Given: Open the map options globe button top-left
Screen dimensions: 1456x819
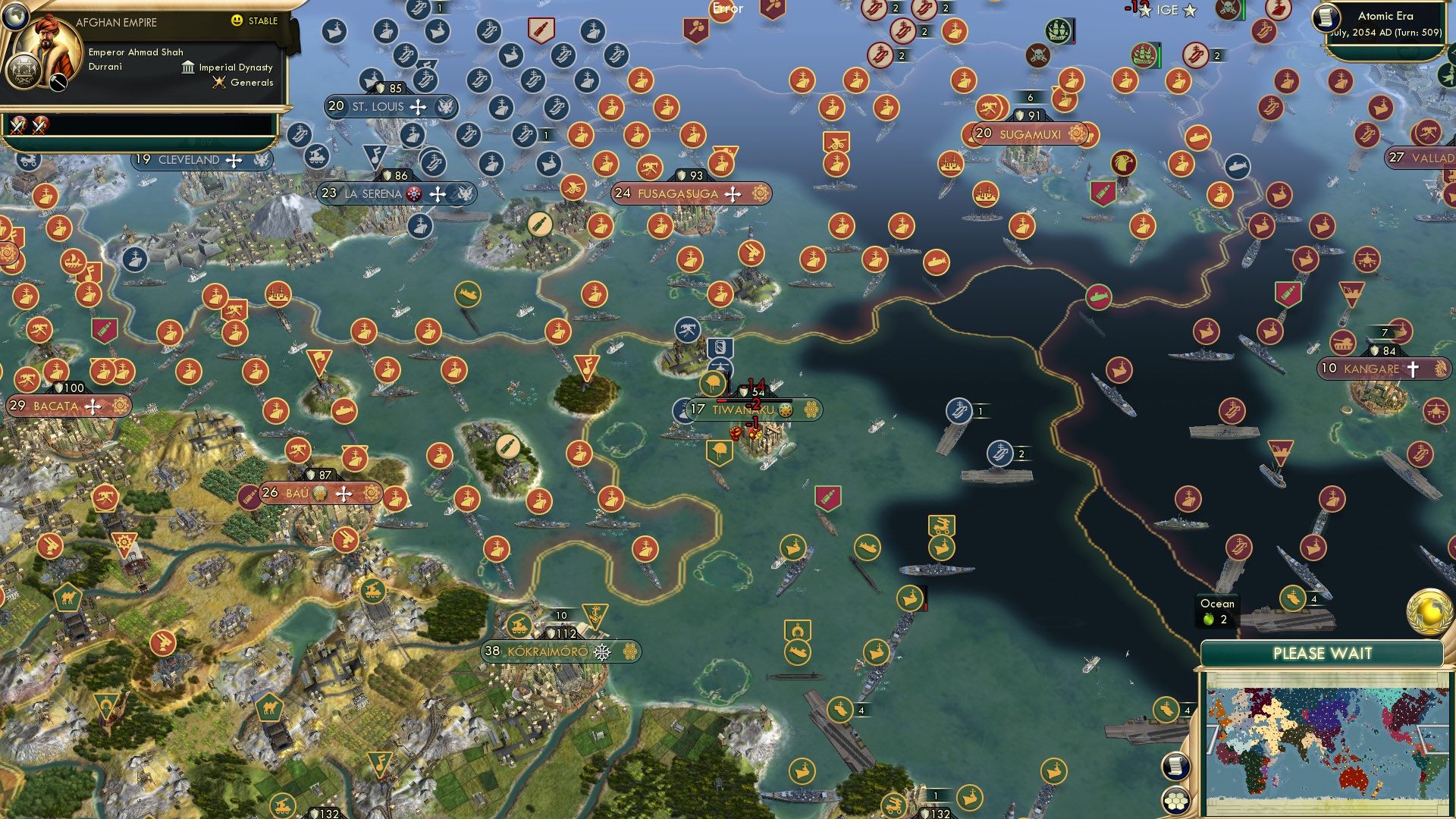Looking at the screenshot, I should pyautogui.click(x=17, y=17).
